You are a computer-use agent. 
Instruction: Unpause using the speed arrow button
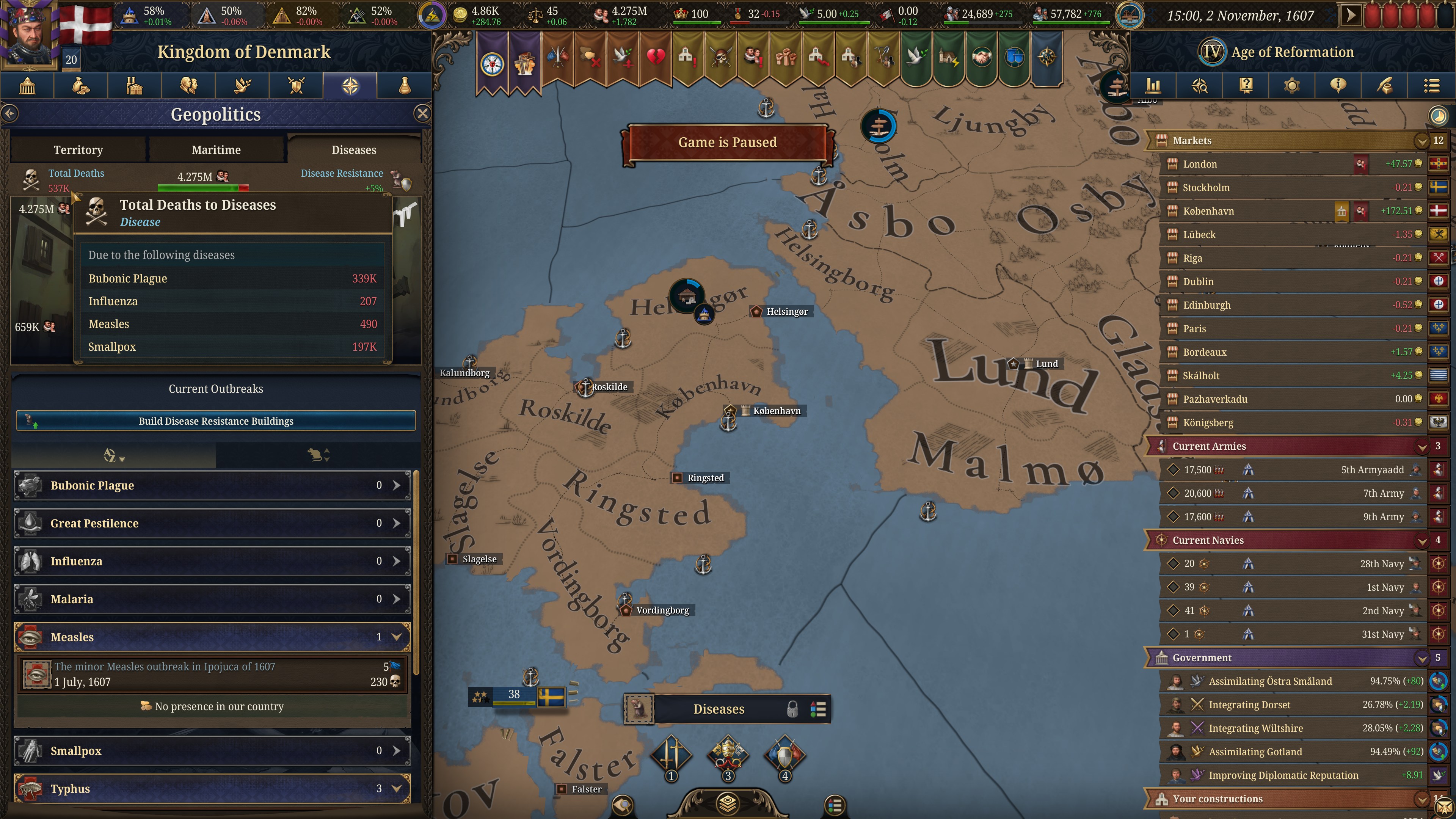tap(1351, 15)
